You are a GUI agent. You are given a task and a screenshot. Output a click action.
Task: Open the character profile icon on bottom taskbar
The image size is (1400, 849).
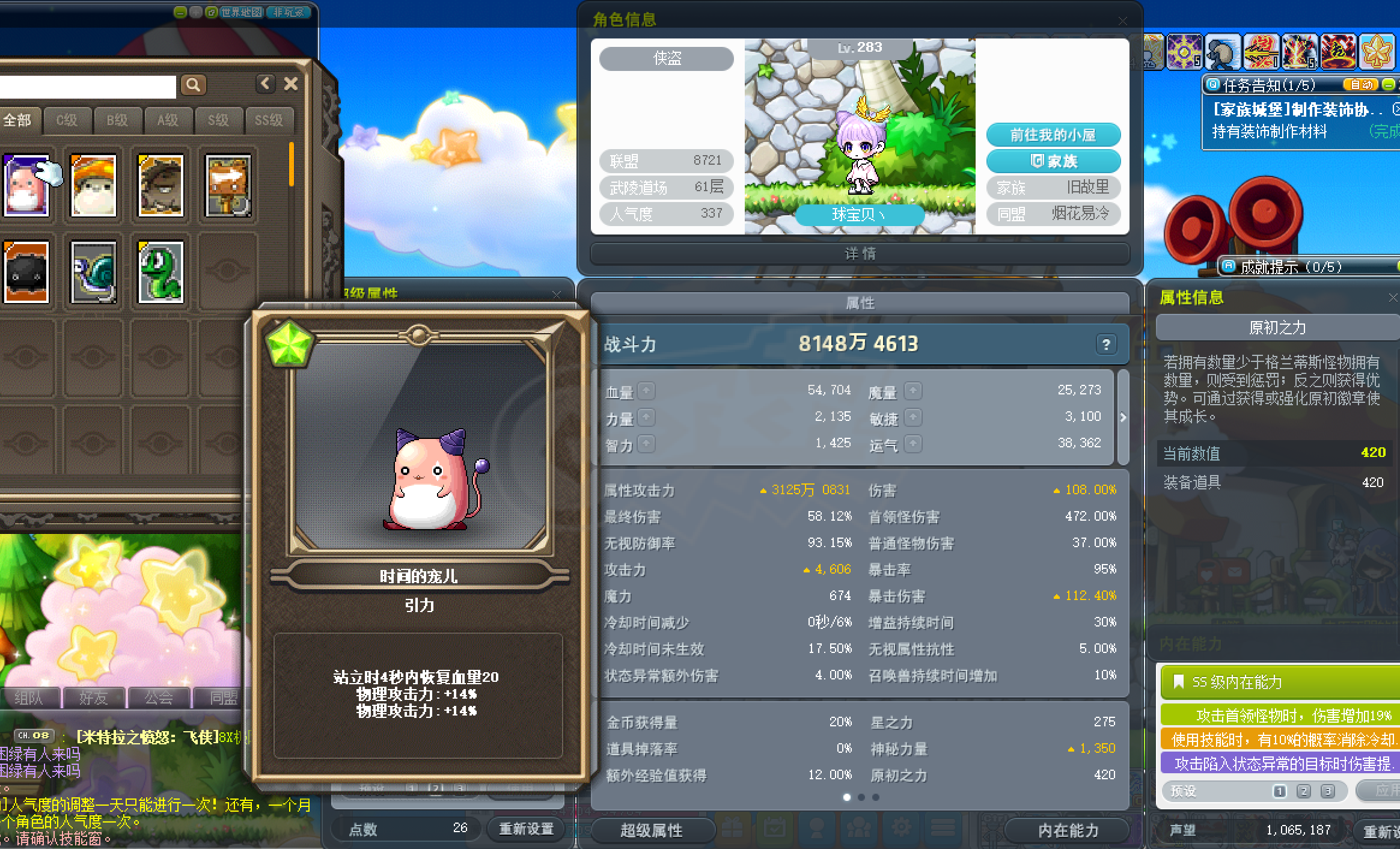pos(816,827)
